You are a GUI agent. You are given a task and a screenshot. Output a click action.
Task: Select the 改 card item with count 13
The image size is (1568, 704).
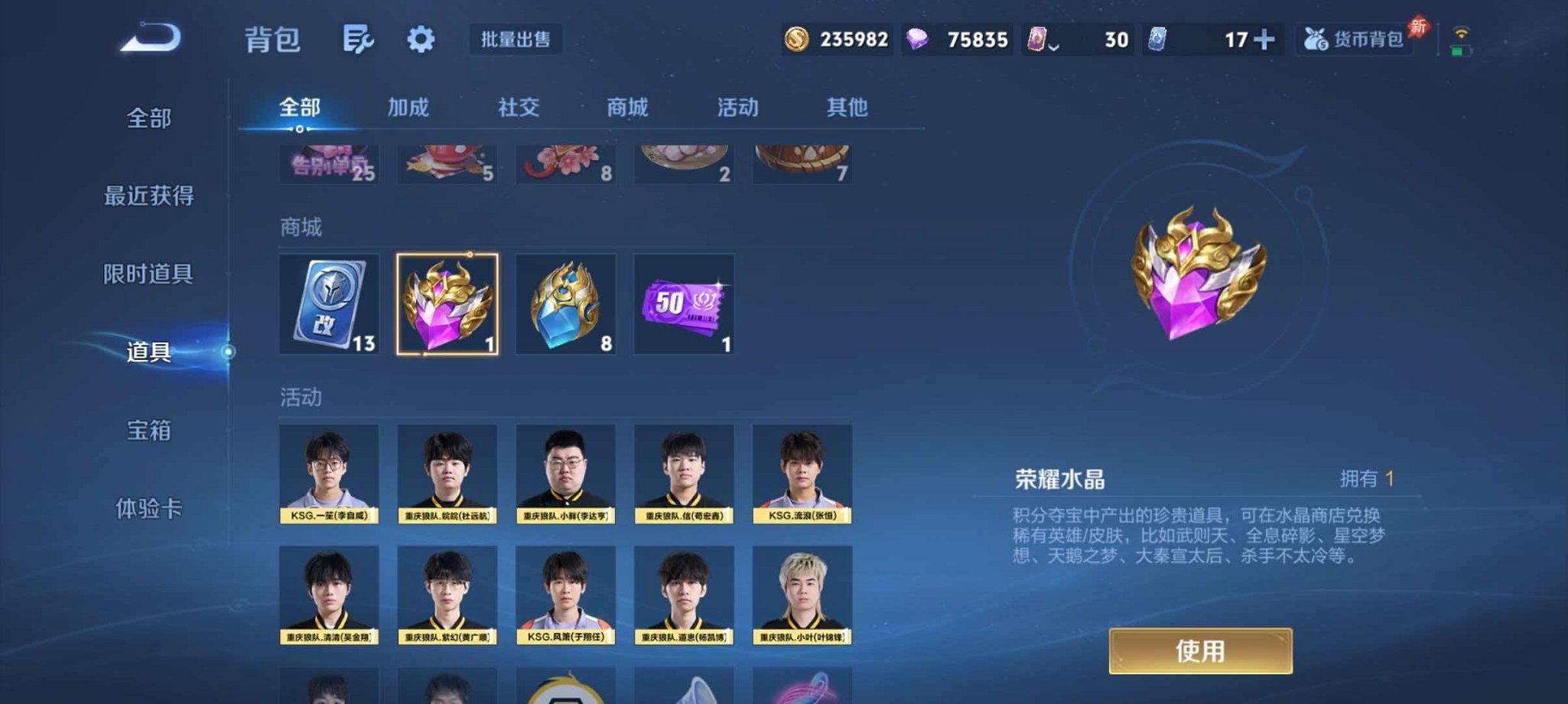click(329, 304)
